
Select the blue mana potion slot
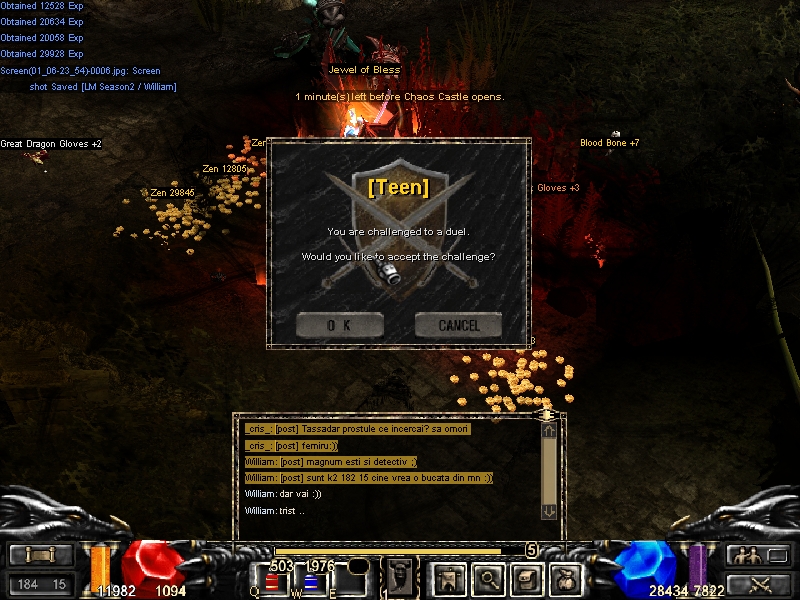[310, 582]
